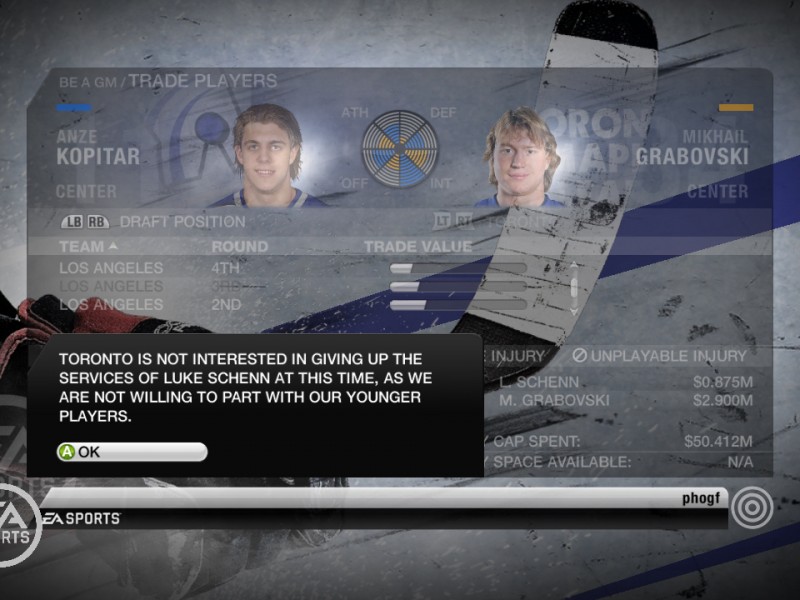Click the draft pick list scrollbar
Viewport: 800px width, 600px height.
573,287
